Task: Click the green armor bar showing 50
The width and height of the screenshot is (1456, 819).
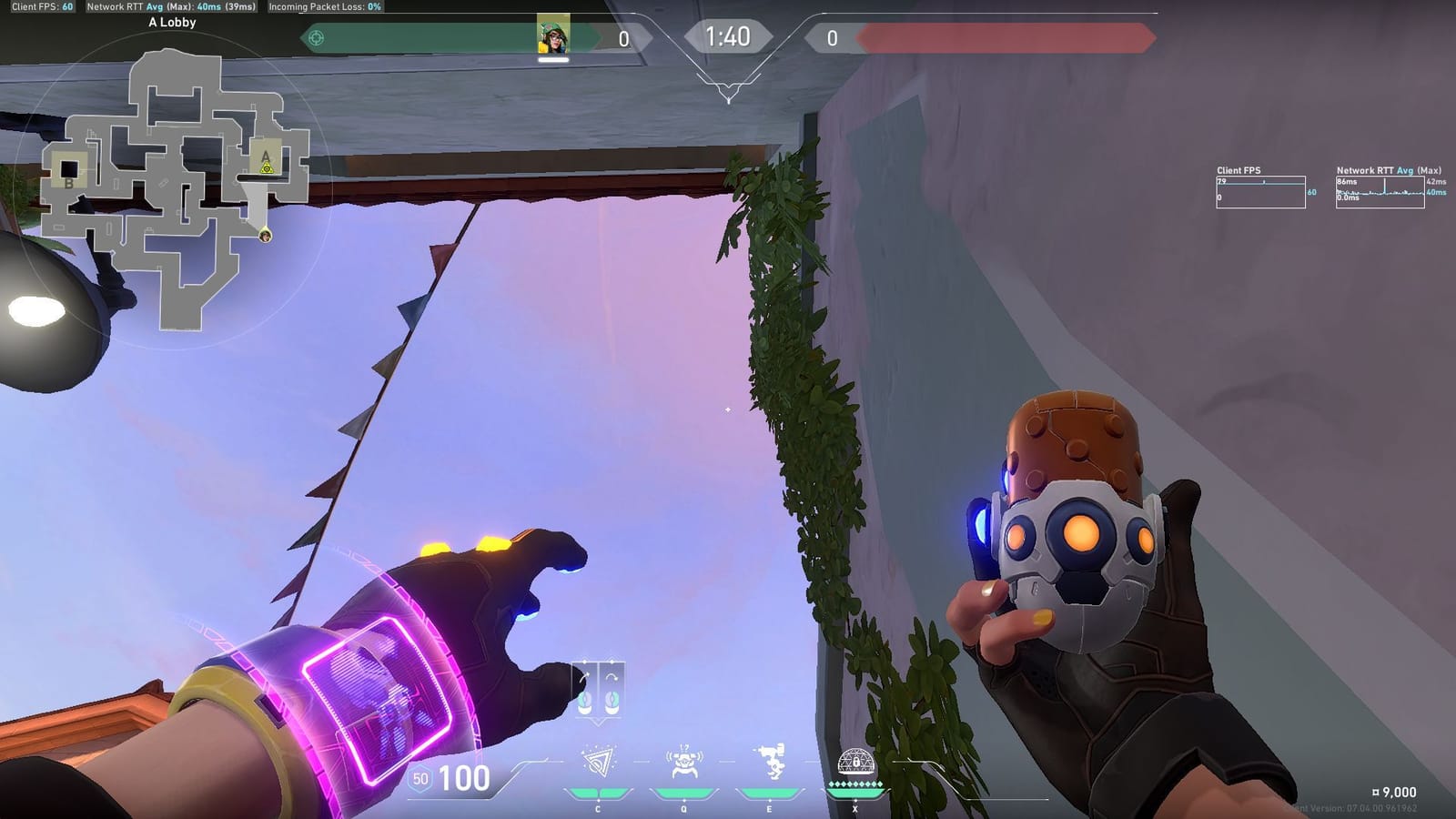Action: click(421, 779)
